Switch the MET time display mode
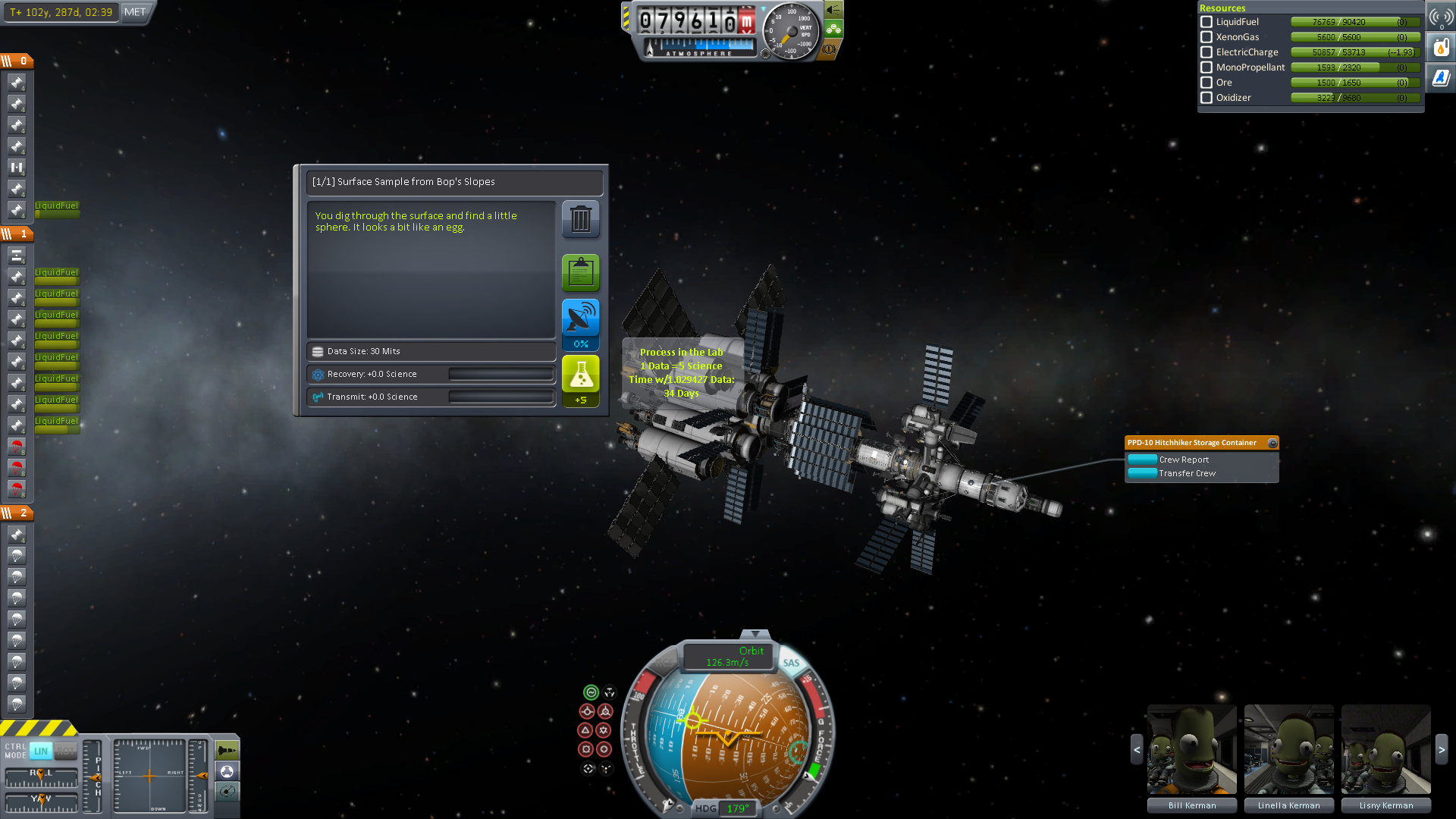 135,12
